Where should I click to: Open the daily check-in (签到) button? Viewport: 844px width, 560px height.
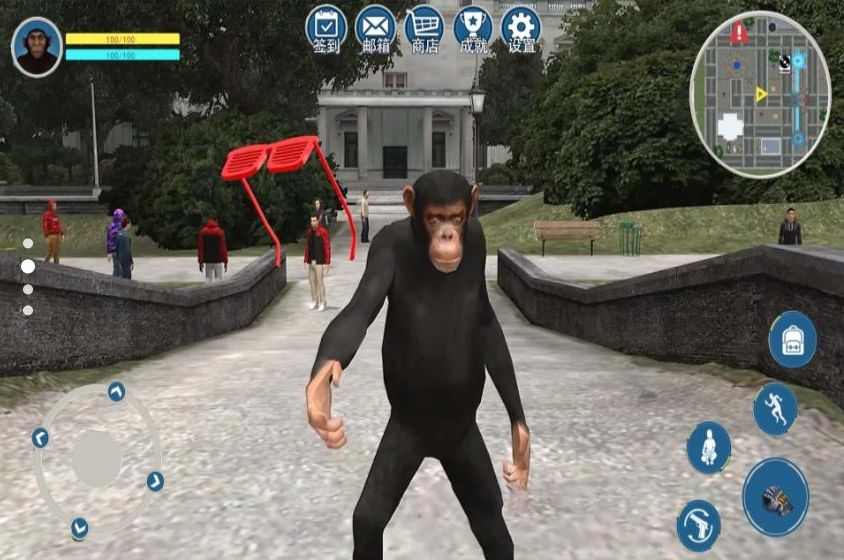(326, 27)
